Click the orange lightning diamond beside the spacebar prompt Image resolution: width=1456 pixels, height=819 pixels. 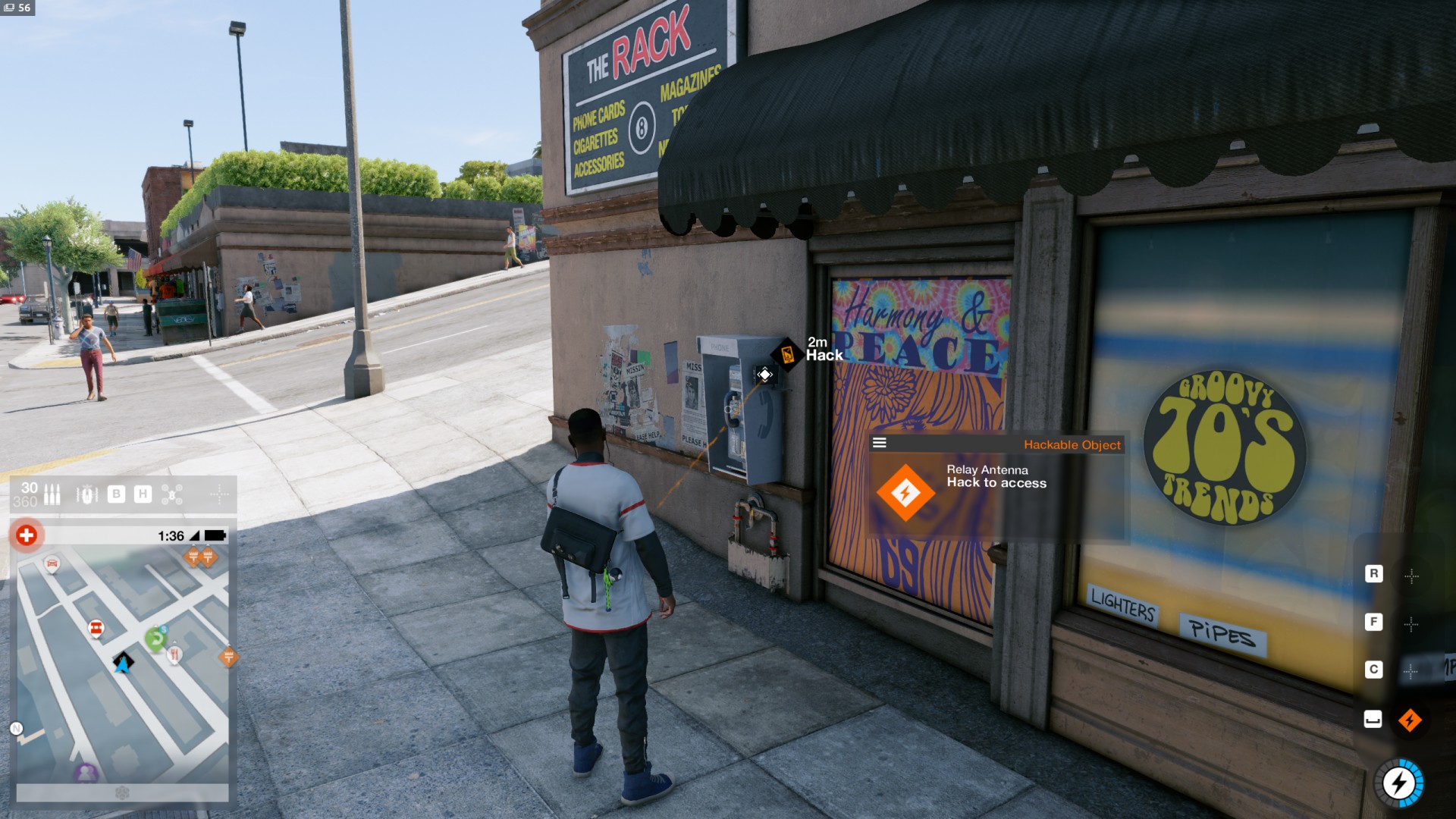click(1412, 721)
